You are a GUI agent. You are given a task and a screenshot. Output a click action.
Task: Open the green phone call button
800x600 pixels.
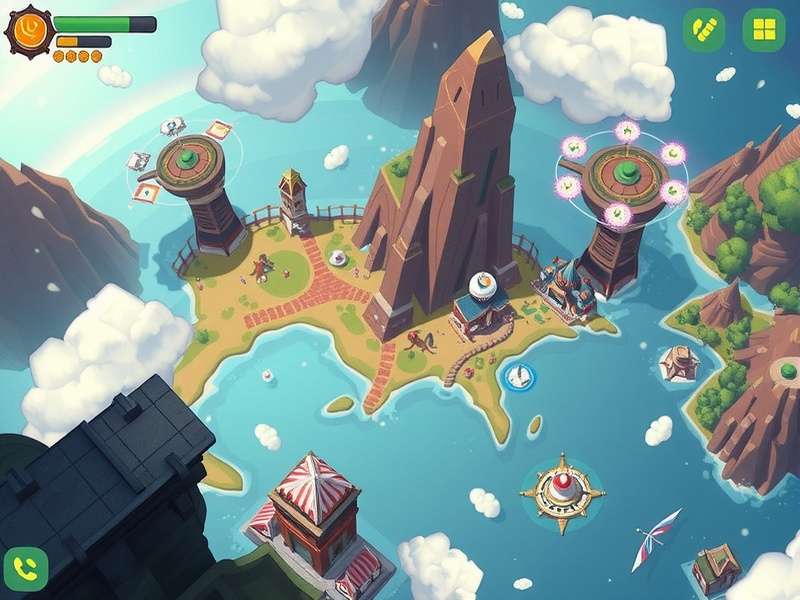pyautogui.click(x=26, y=569)
